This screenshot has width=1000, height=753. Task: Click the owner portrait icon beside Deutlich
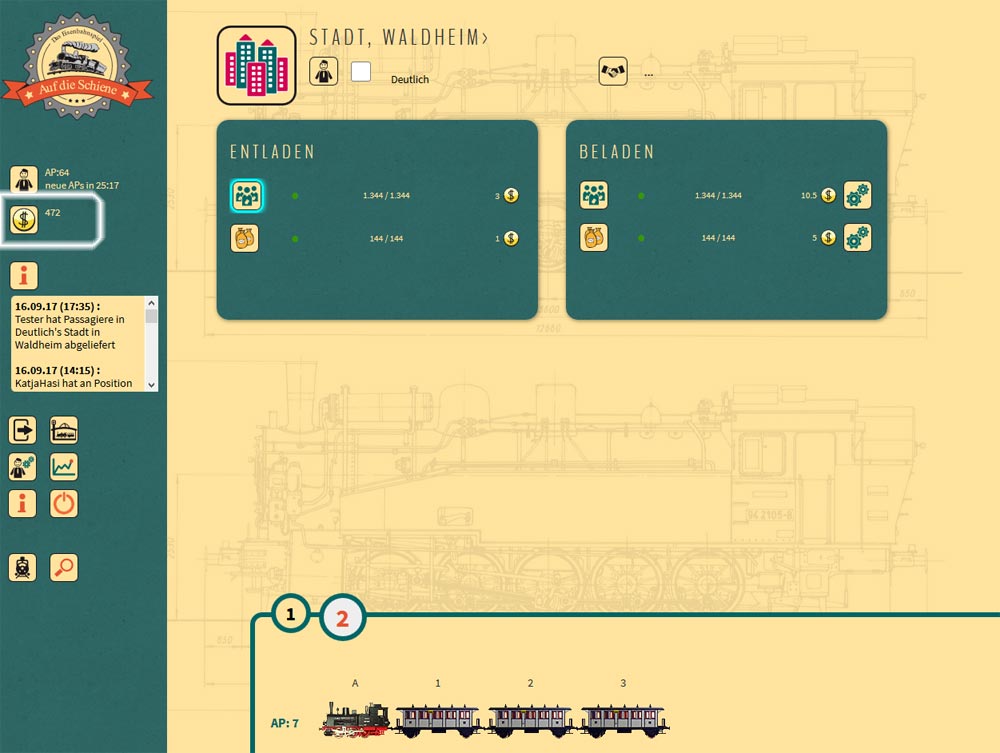pyautogui.click(x=324, y=71)
